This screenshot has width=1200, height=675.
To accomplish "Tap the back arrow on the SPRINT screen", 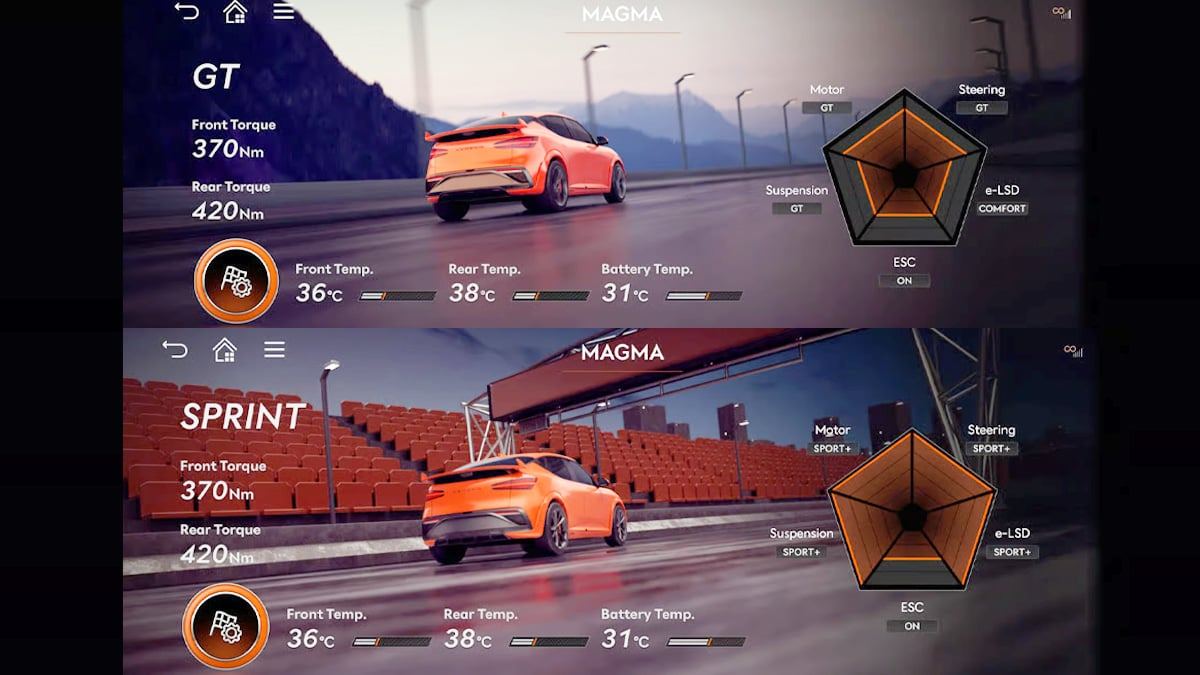I will (175, 349).
